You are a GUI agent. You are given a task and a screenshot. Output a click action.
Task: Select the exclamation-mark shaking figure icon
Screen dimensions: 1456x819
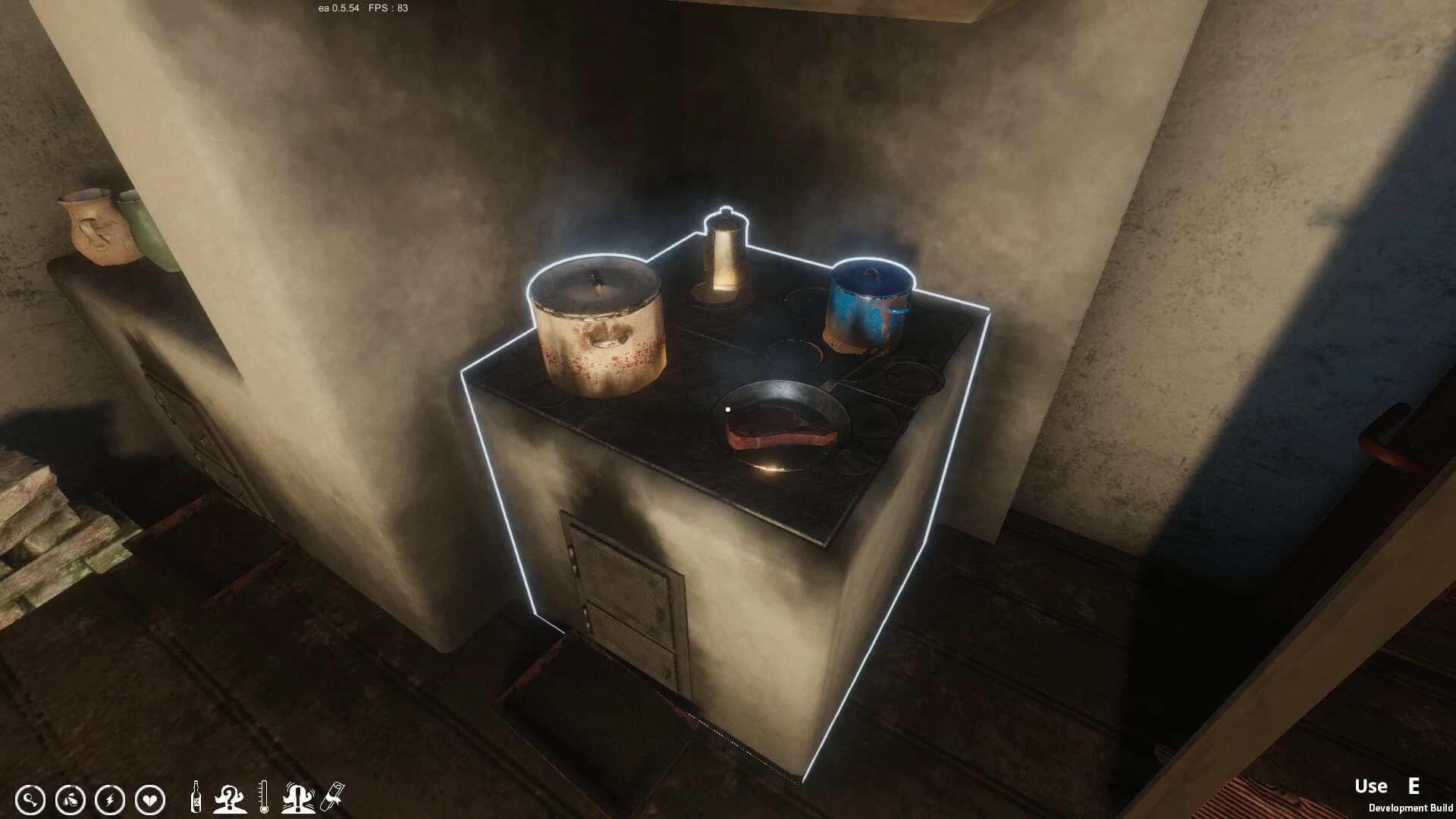[x=299, y=797]
